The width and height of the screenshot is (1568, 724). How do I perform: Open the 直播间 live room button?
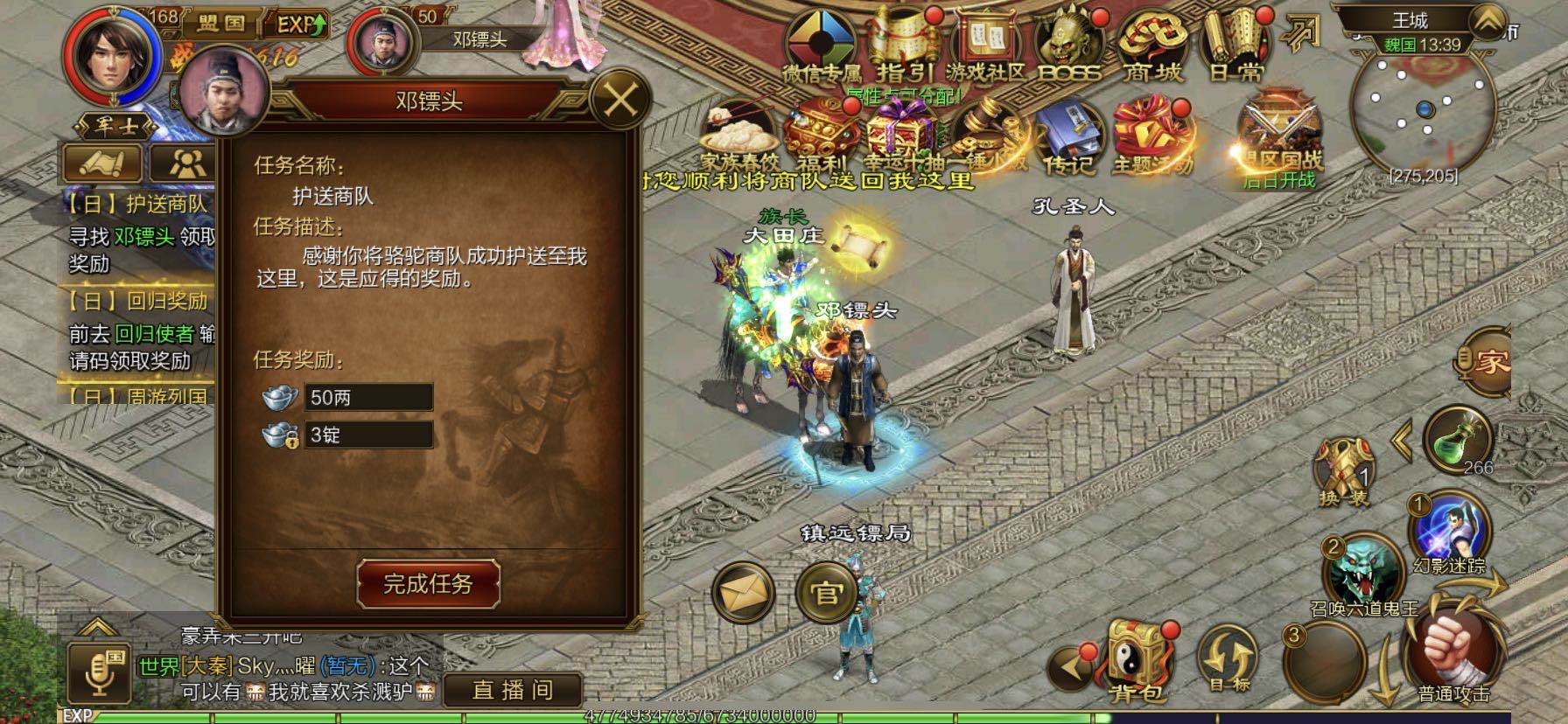pyautogui.click(x=513, y=690)
